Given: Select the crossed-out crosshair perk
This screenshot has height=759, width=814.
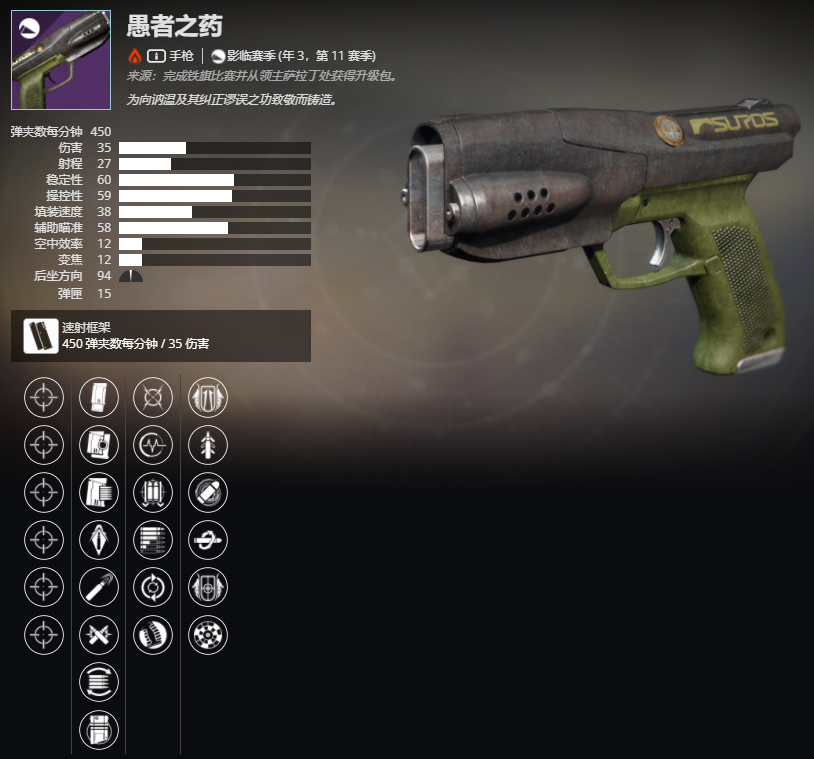Looking at the screenshot, I should click(153, 397).
